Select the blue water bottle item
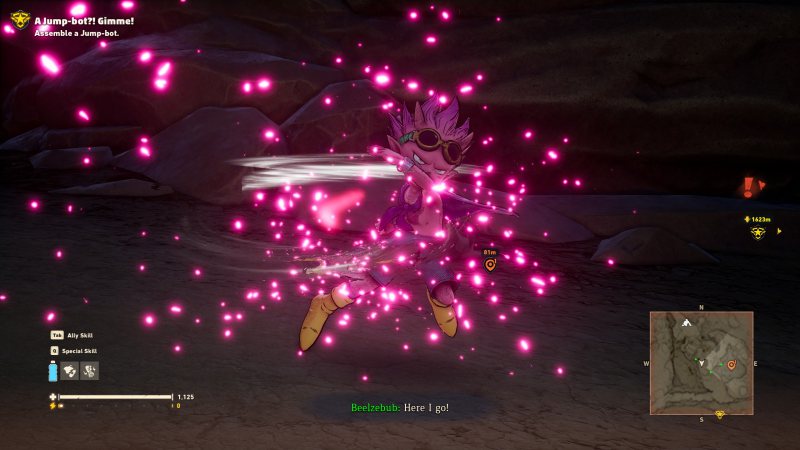 (52, 371)
